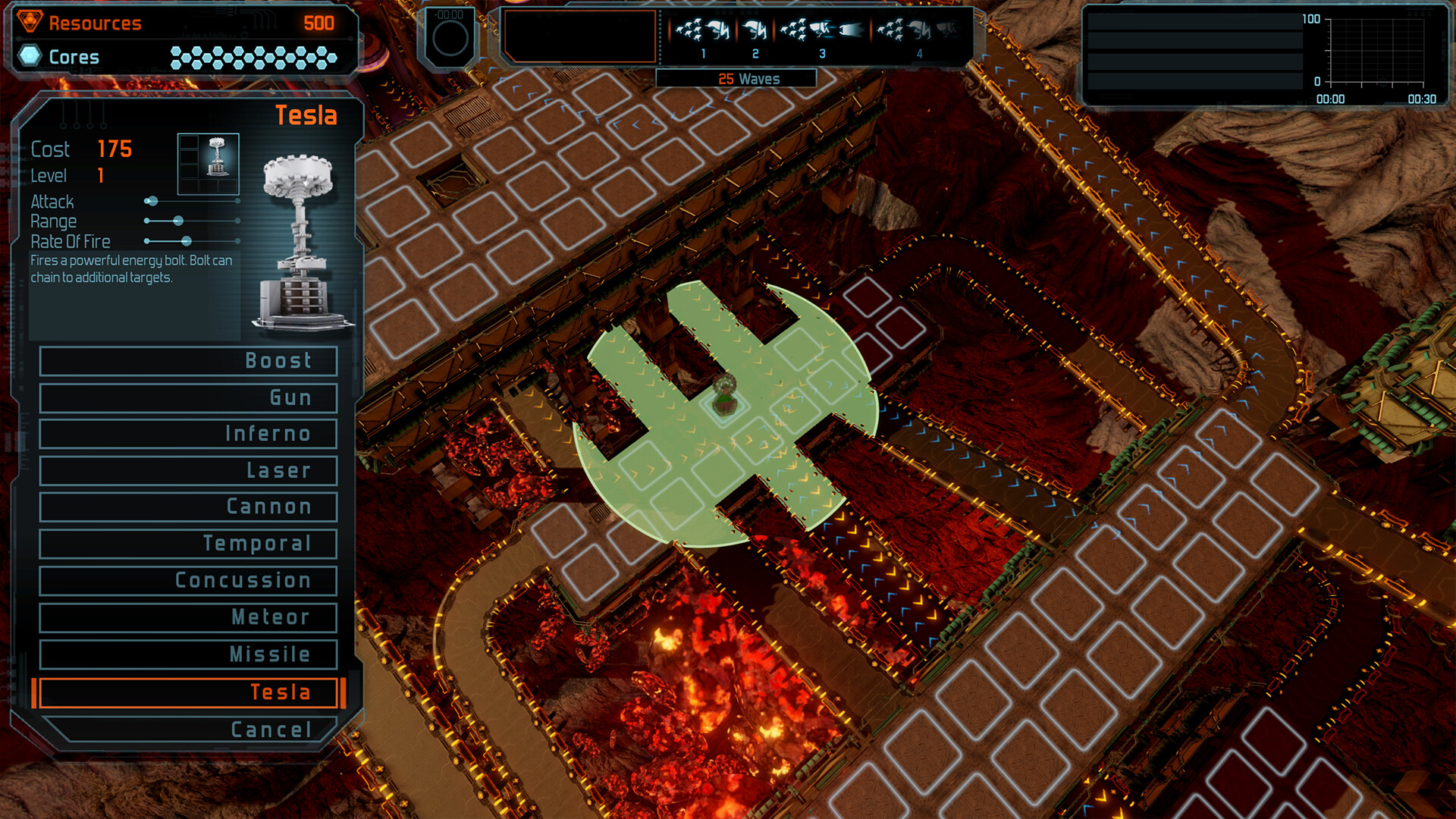This screenshot has width=1456, height=819.
Task: Select the Gun tower option
Action: [x=187, y=397]
